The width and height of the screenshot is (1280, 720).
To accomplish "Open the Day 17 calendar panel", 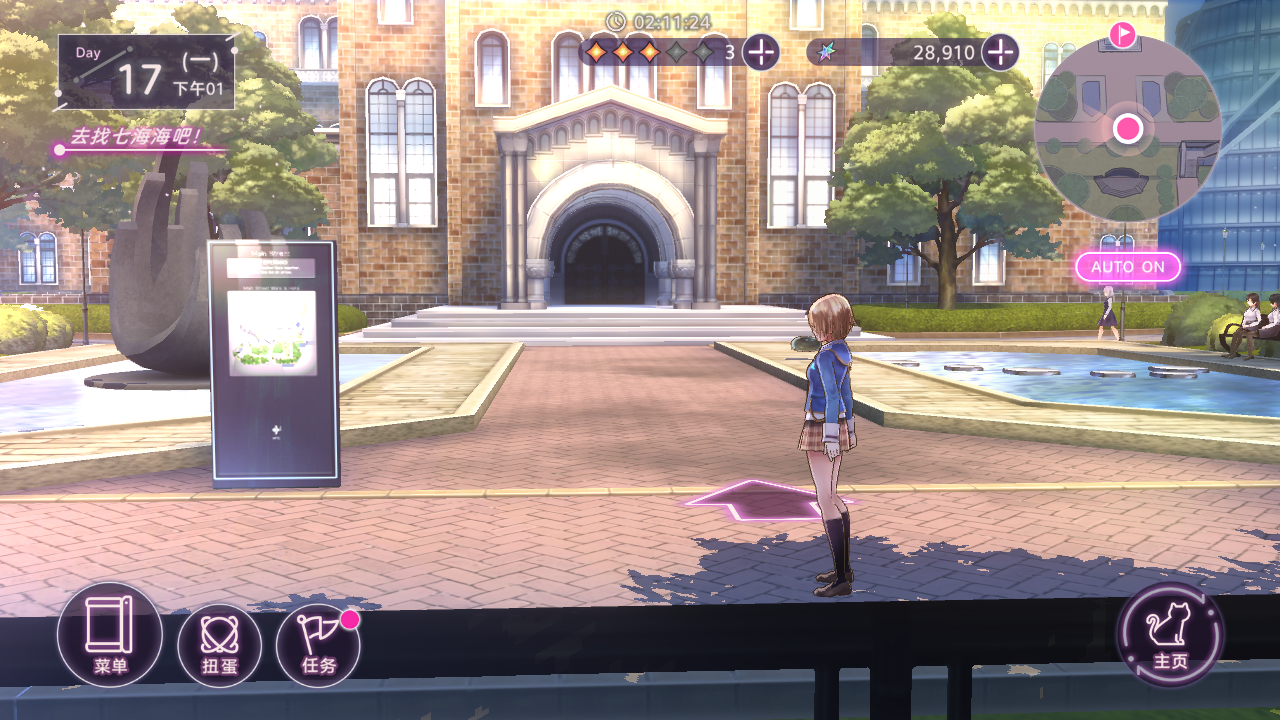I will (x=146, y=72).
